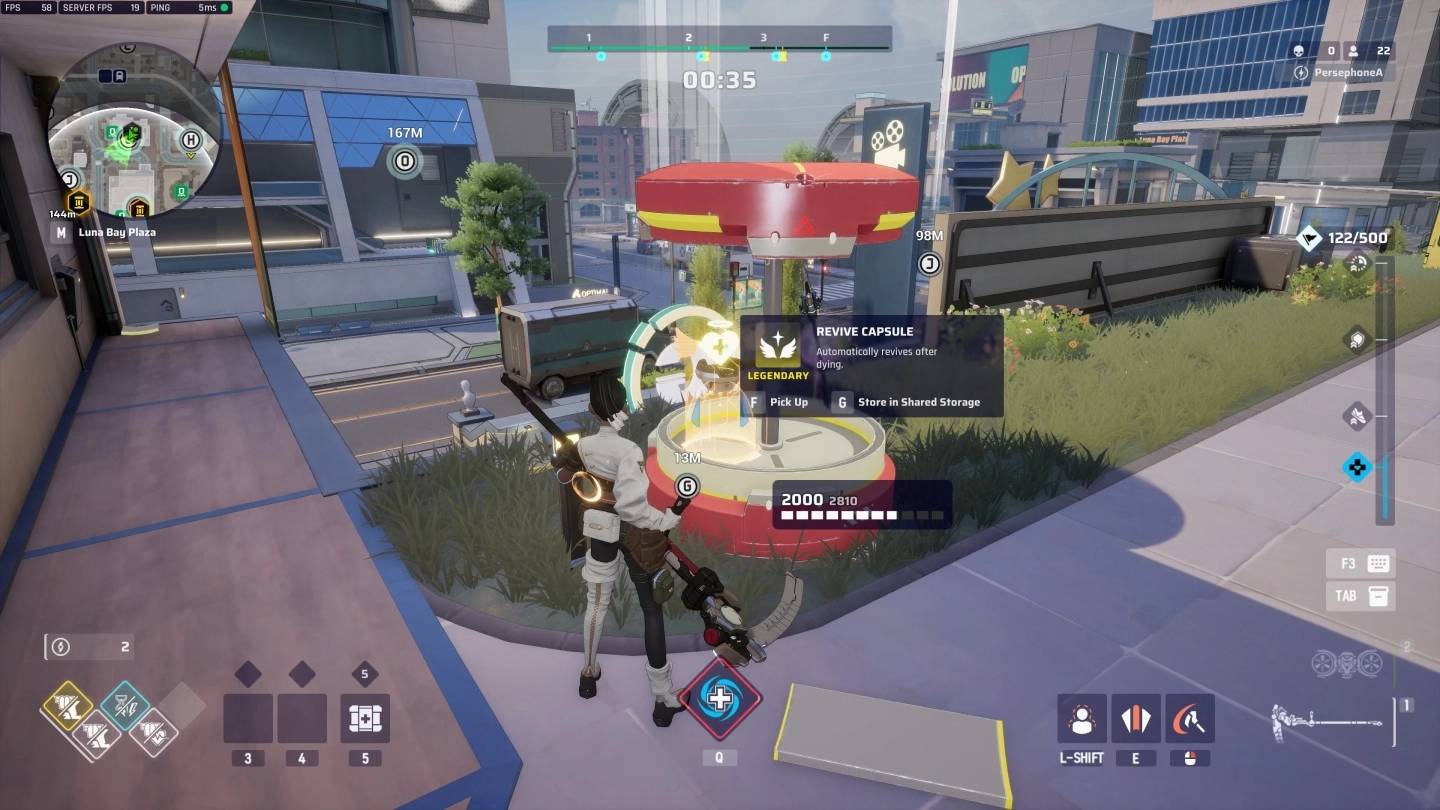Activate the Q healing ability icon
This screenshot has width=1440, height=810.
coord(719,698)
